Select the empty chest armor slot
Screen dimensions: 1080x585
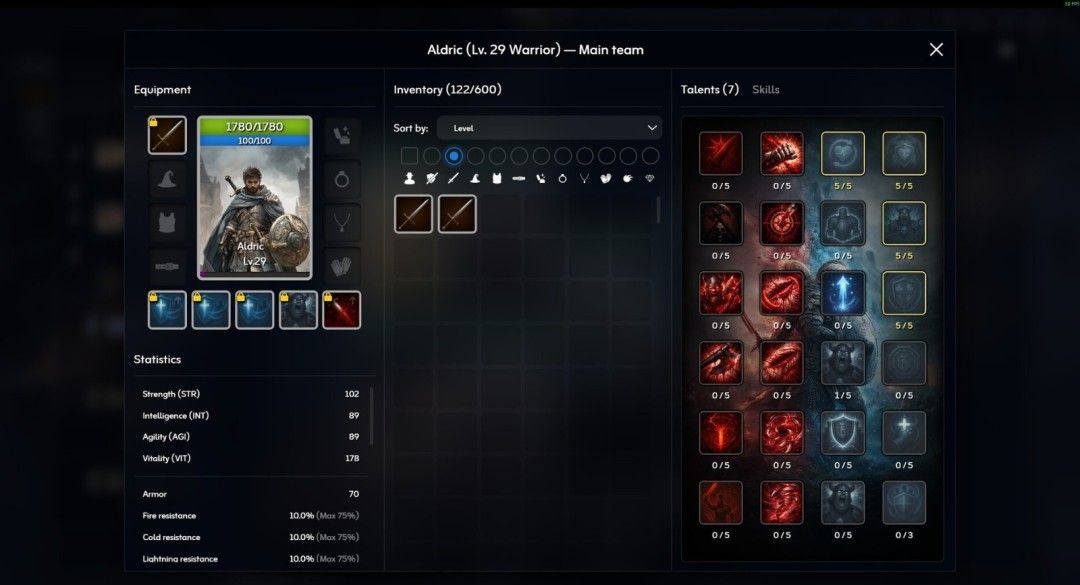(167, 222)
